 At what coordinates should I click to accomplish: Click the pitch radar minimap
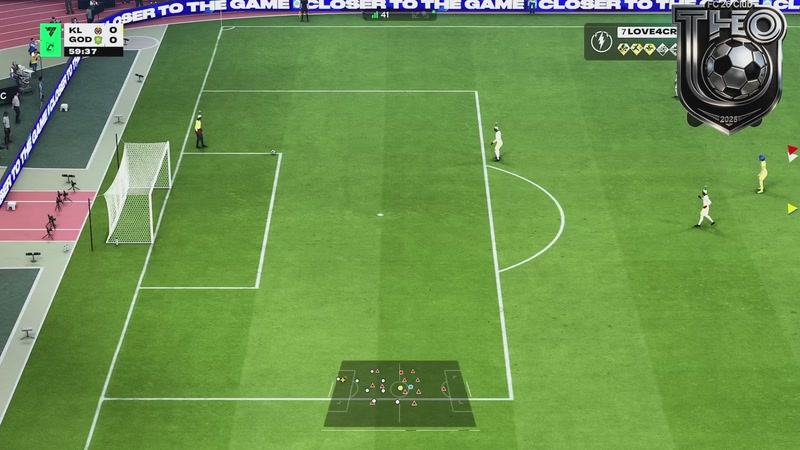[399, 393]
